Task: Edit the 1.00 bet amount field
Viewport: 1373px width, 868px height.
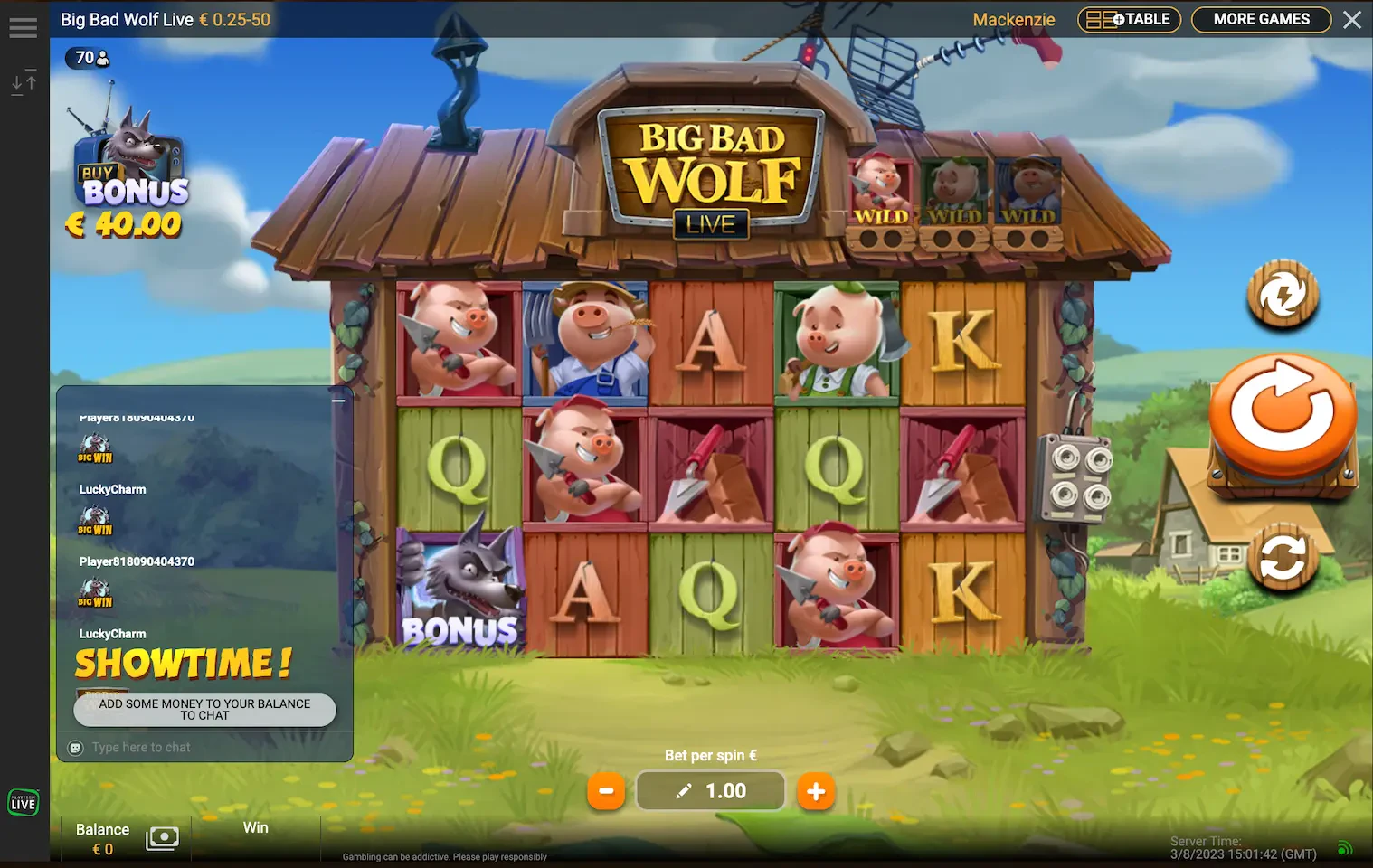Action: (711, 791)
